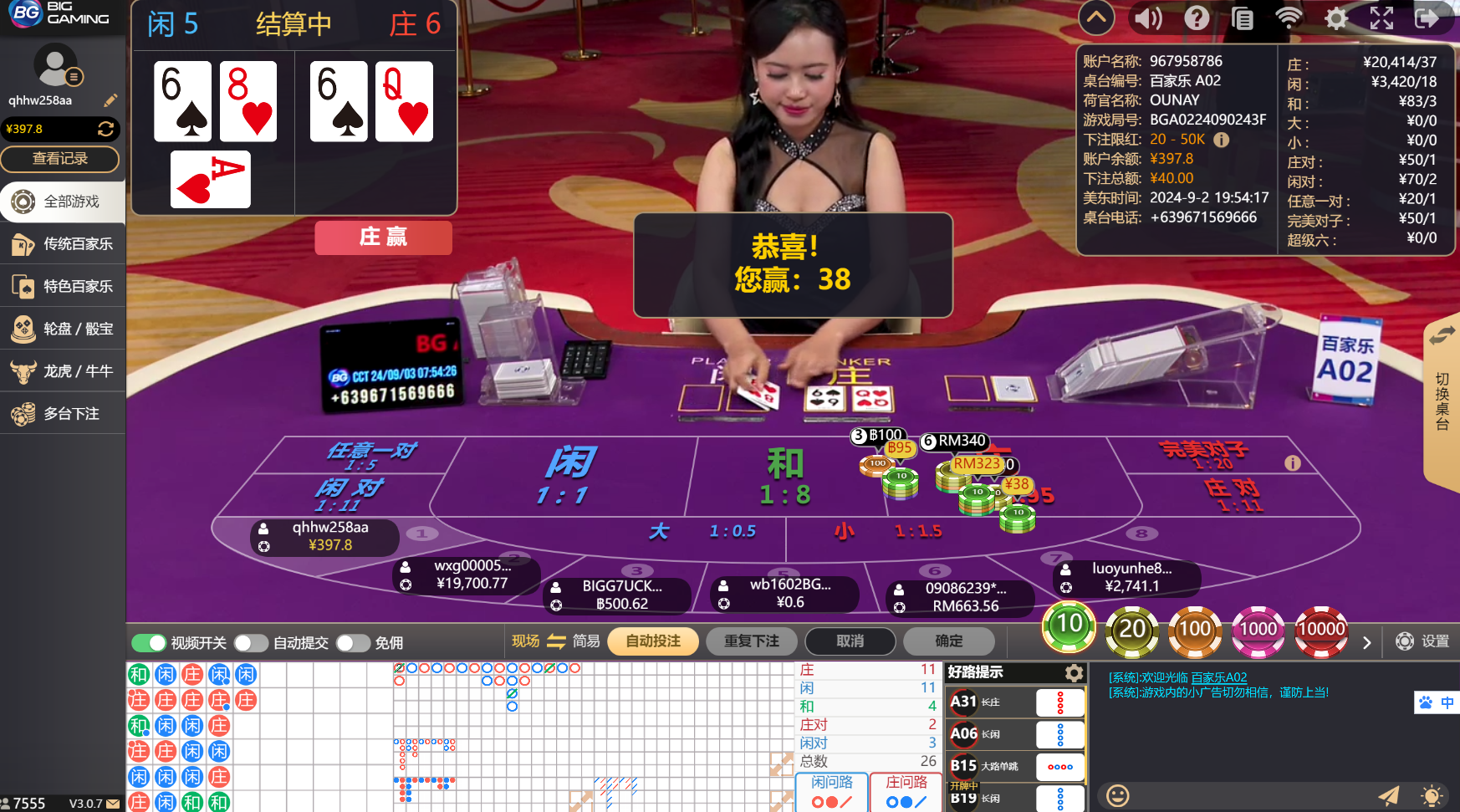1460x812 pixels.
Task: Open the 好路提示 settings gear
Action: (x=1075, y=672)
